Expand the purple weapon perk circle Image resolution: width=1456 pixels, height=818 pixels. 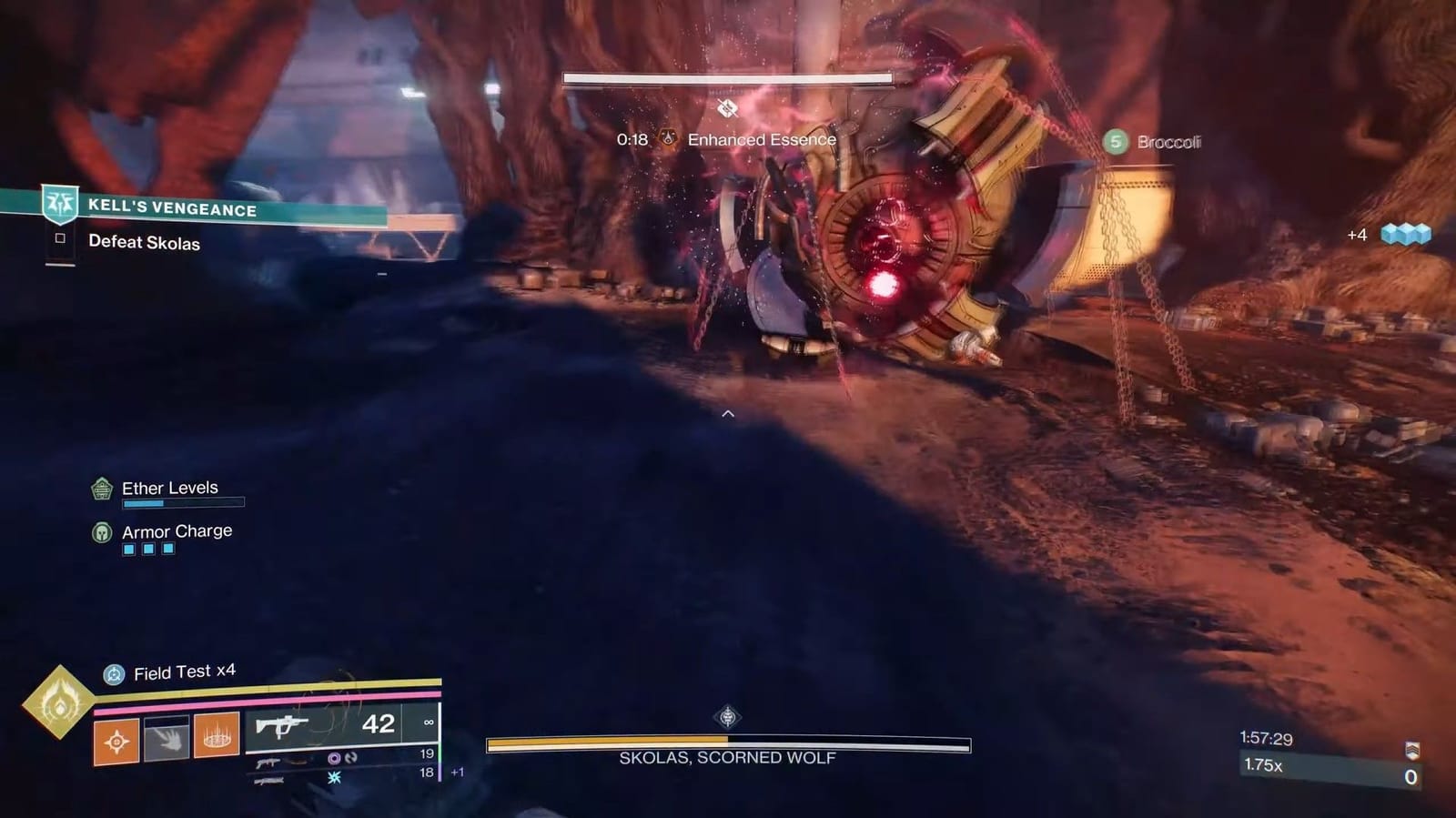(x=333, y=758)
